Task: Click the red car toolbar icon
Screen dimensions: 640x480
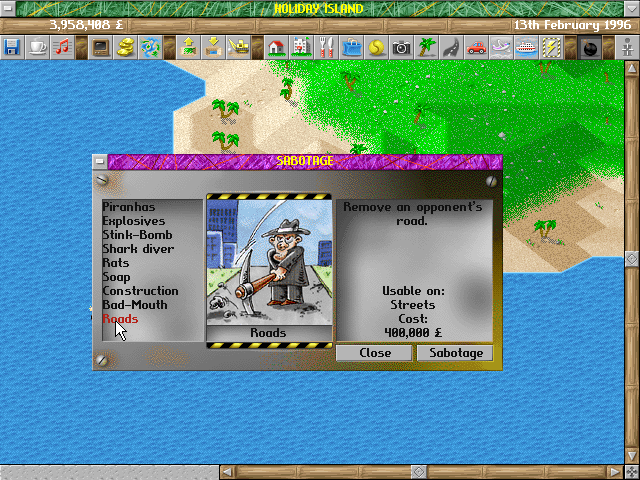Action: (476, 46)
